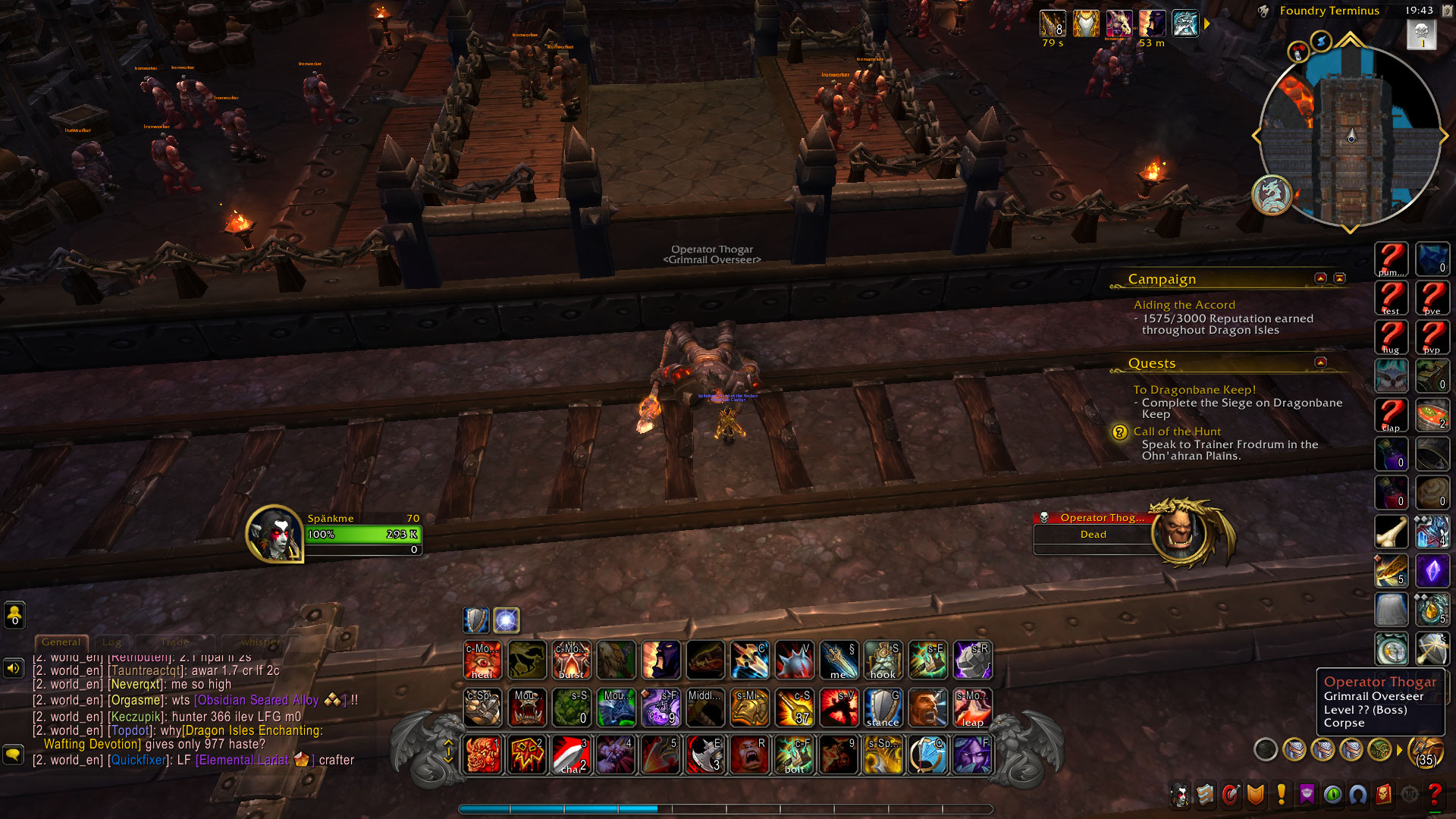Collapse the Campaign tracker header

click(1320, 278)
